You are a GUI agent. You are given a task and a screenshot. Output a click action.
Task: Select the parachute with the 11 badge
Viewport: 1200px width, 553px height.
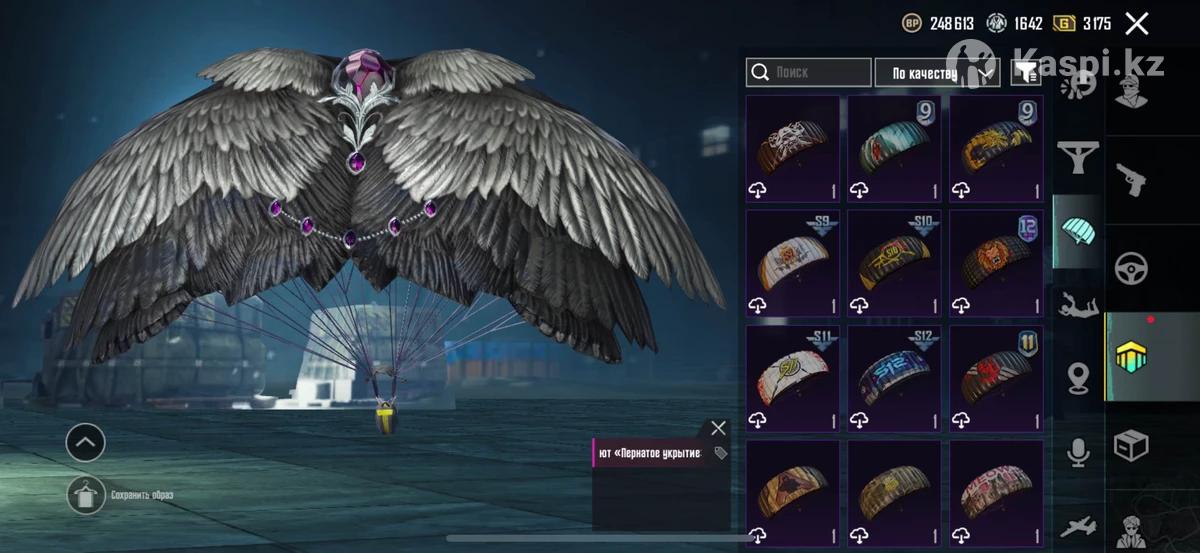[995, 378]
